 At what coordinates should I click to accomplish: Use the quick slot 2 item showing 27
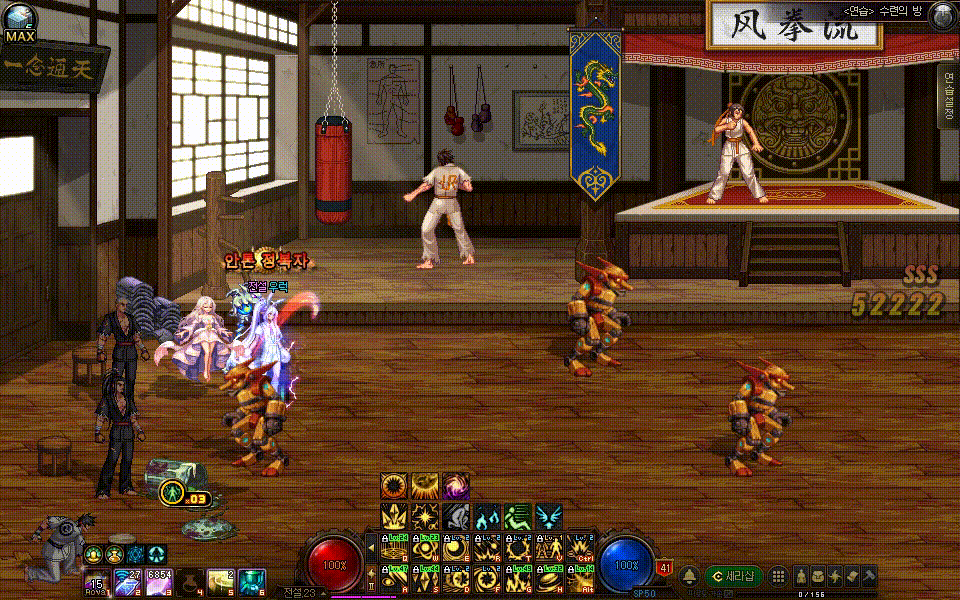pos(129,581)
